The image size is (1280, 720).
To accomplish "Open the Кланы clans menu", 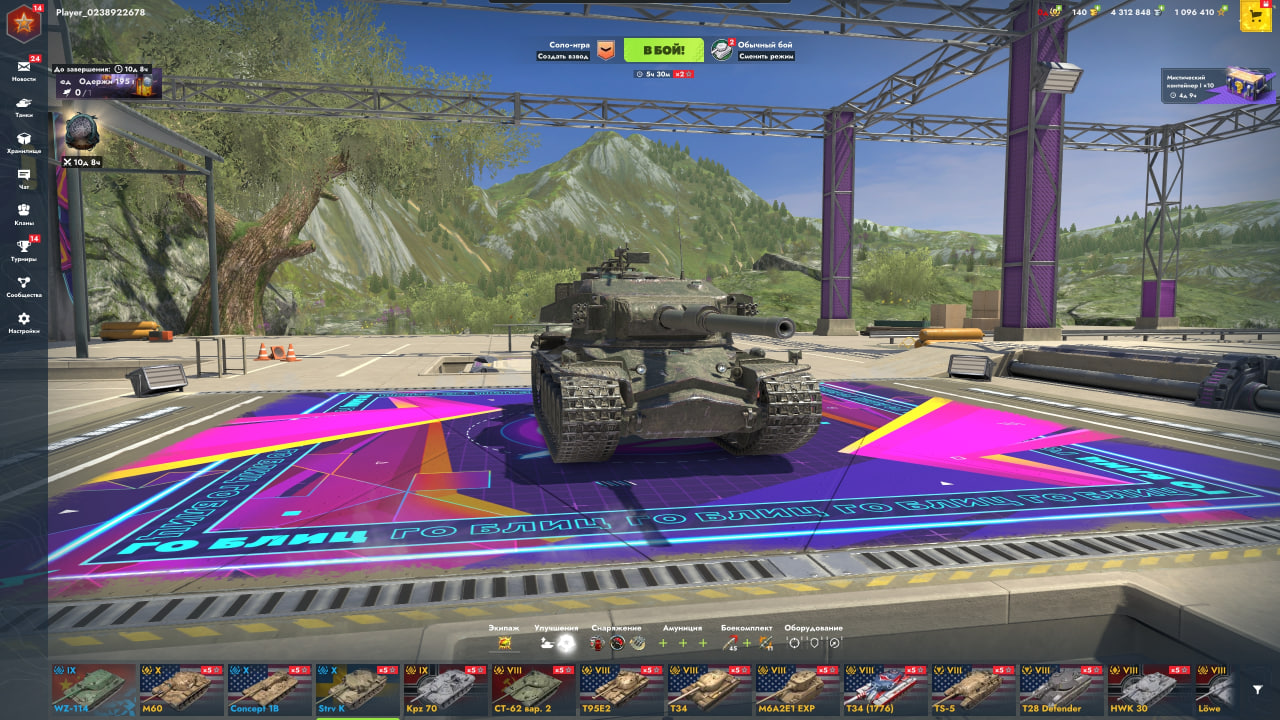I will tap(24, 214).
